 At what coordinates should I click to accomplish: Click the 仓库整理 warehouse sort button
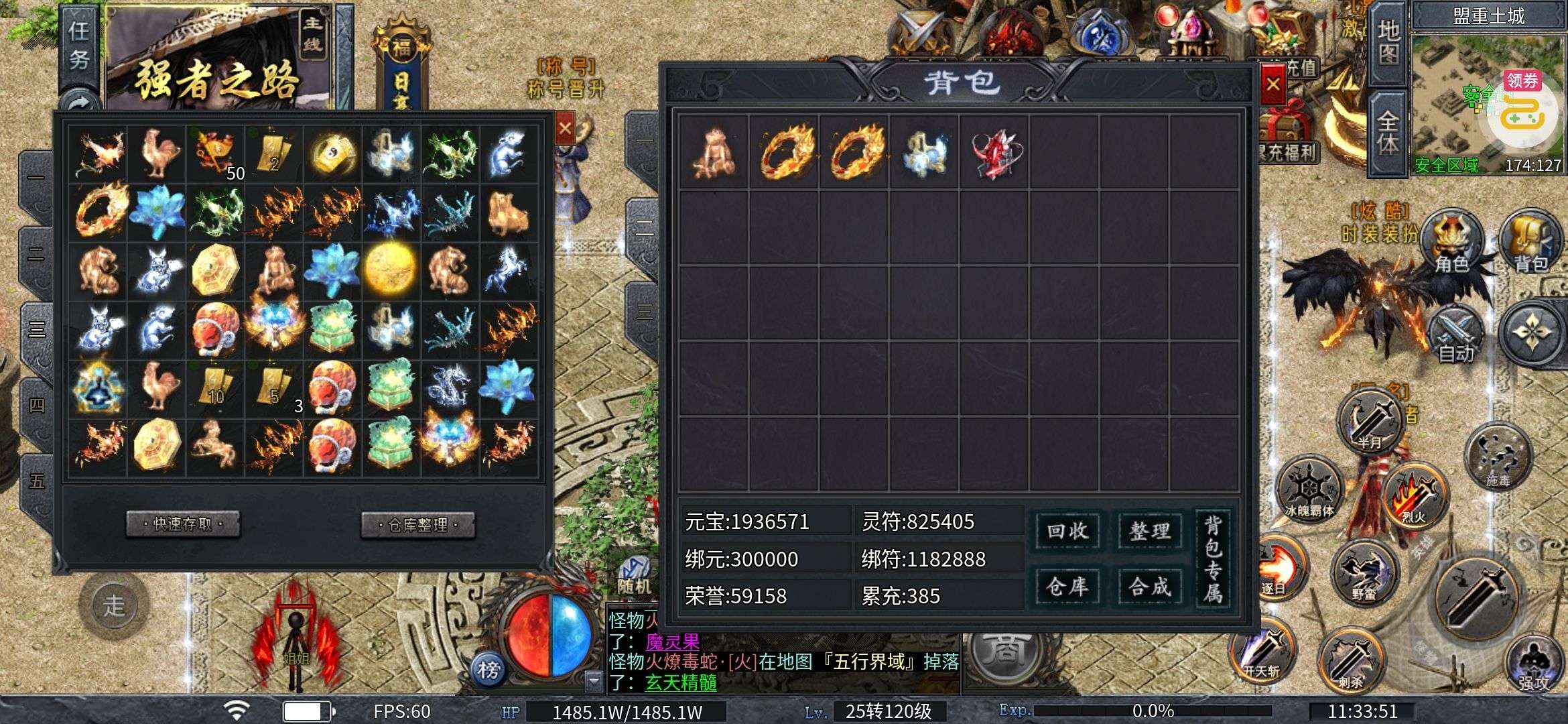point(417,525)
